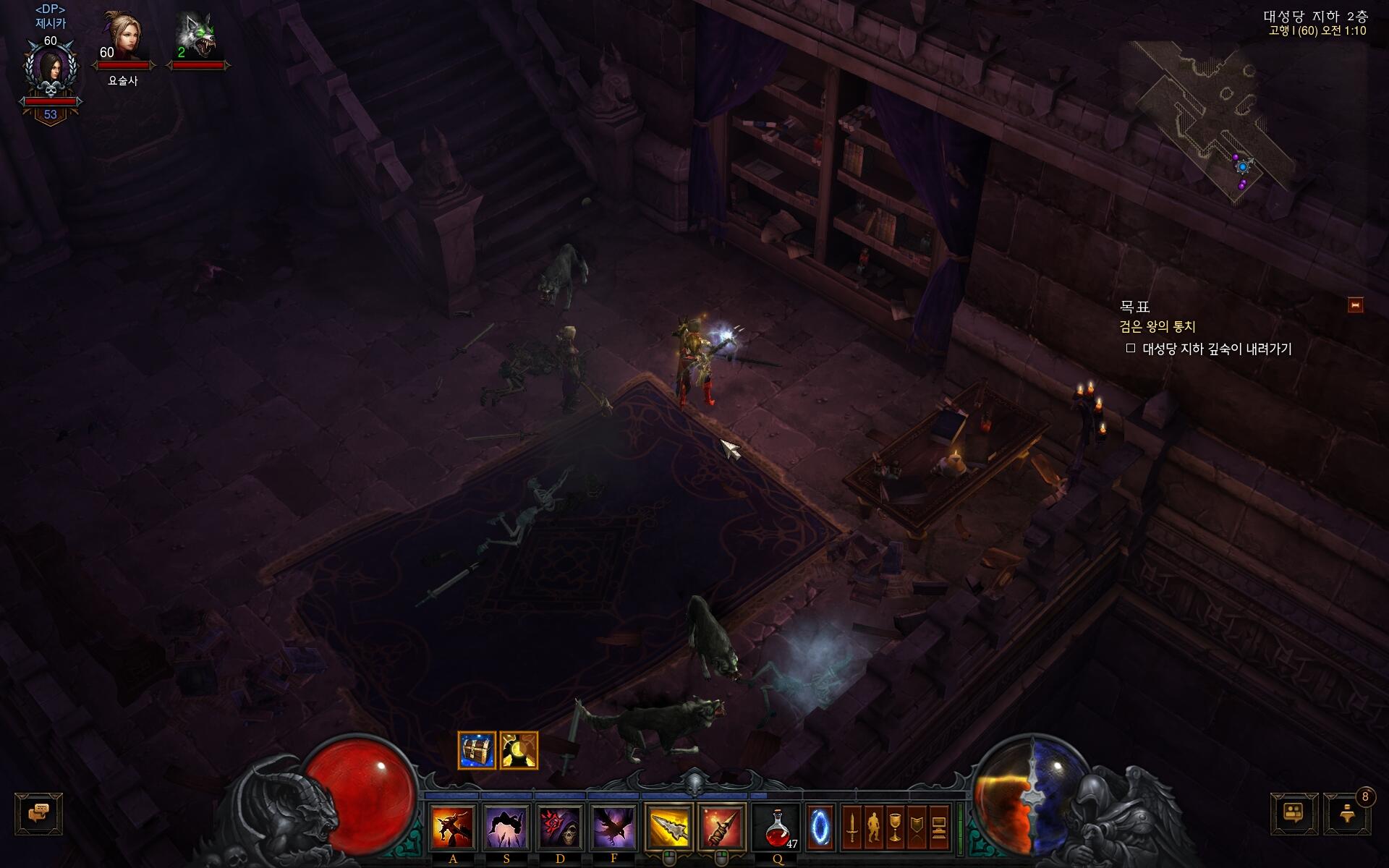The width and height of the screenshot is (1389, 868).
Task: Activate the leaping demon hunter skill
Action: coord(453,827)
